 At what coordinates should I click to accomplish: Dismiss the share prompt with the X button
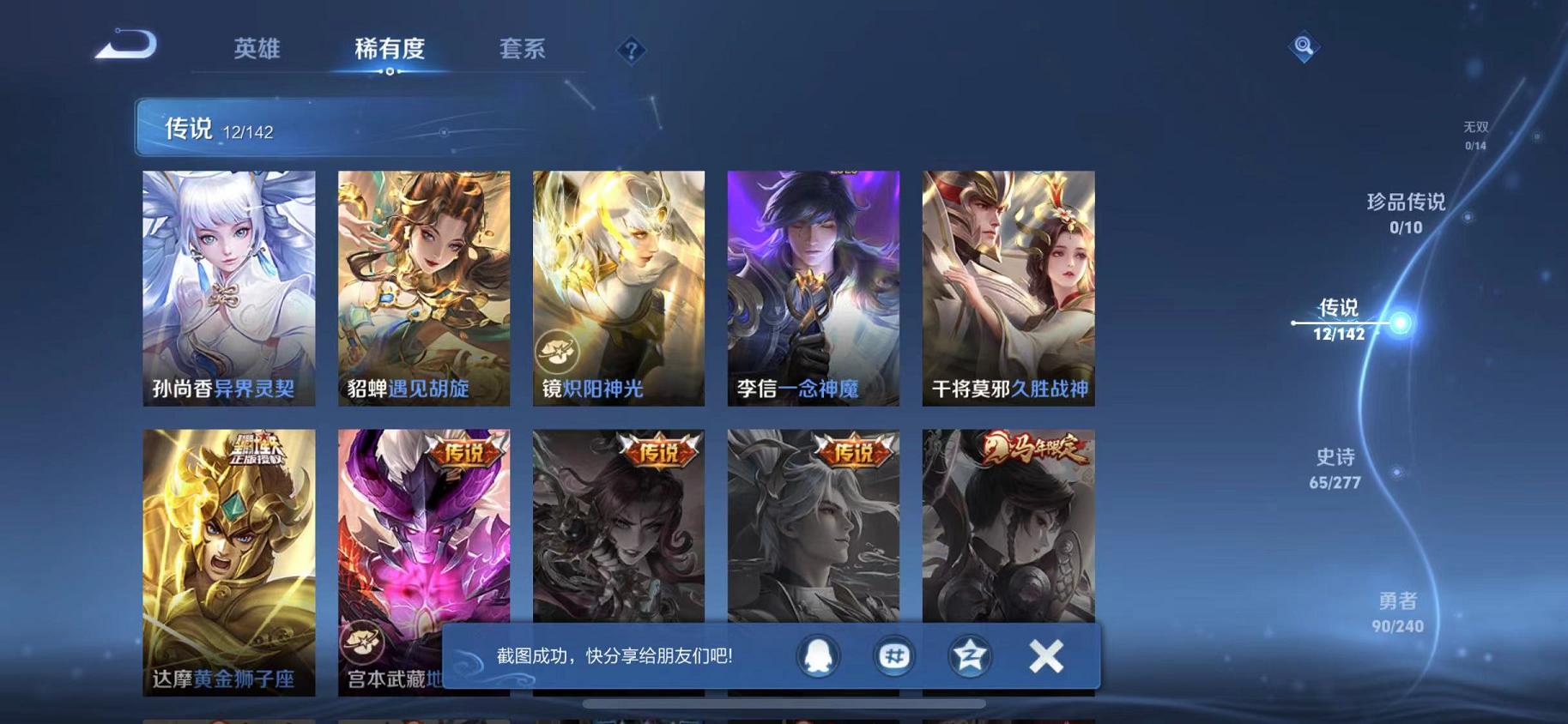(x=1047, y=656)
